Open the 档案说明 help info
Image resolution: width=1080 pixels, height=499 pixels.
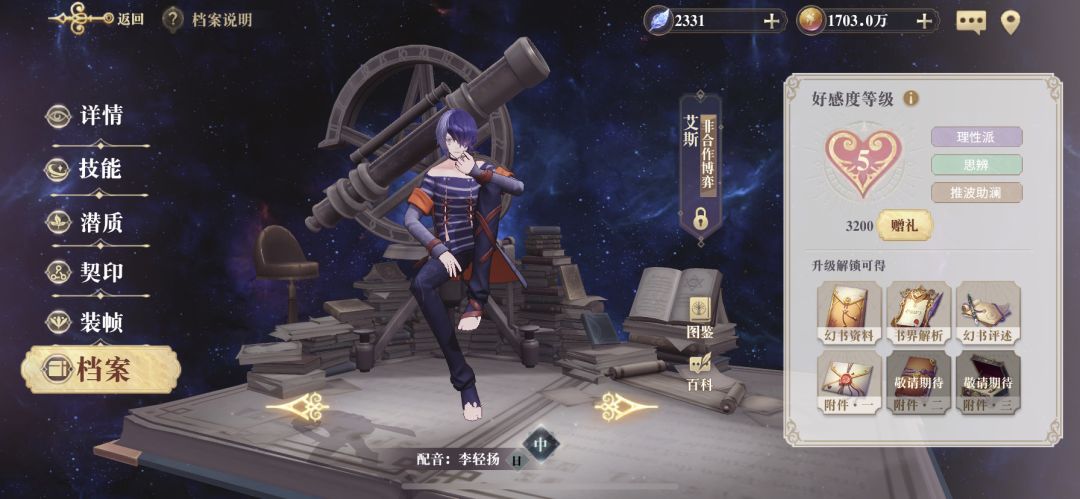point(208,19)
